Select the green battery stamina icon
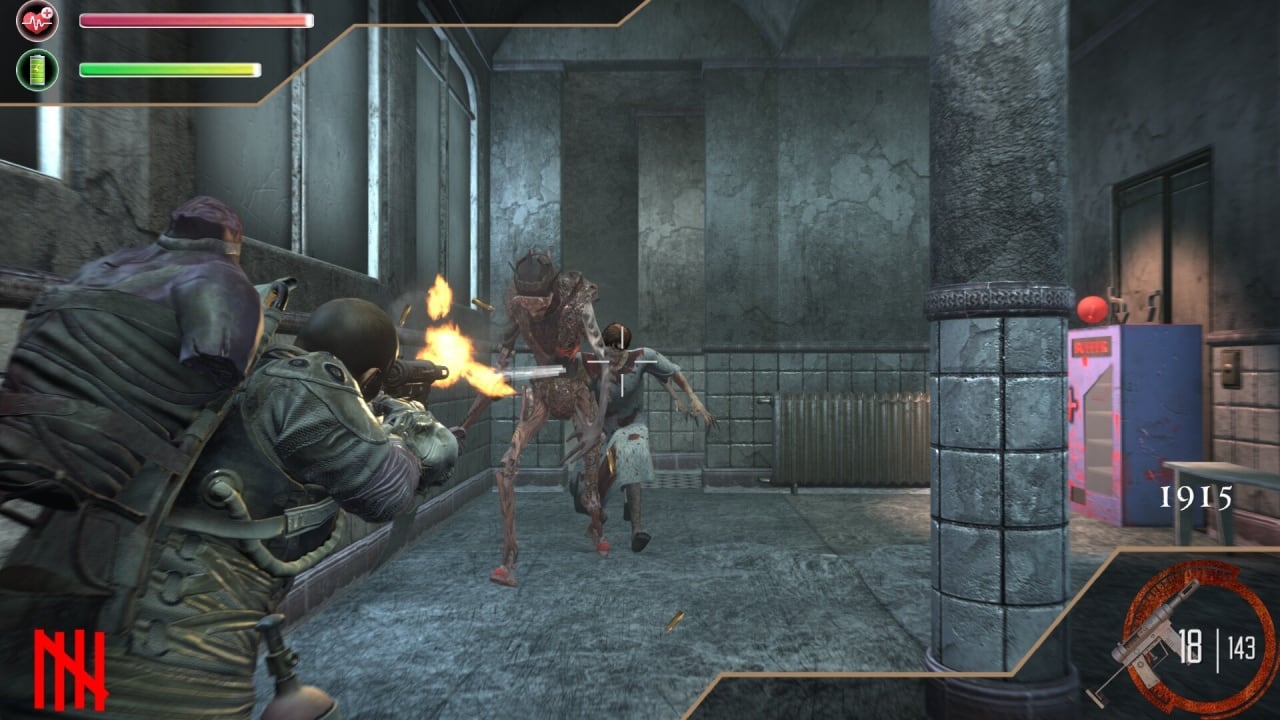This screenshot has height=720, width=1280. (37, 70)
